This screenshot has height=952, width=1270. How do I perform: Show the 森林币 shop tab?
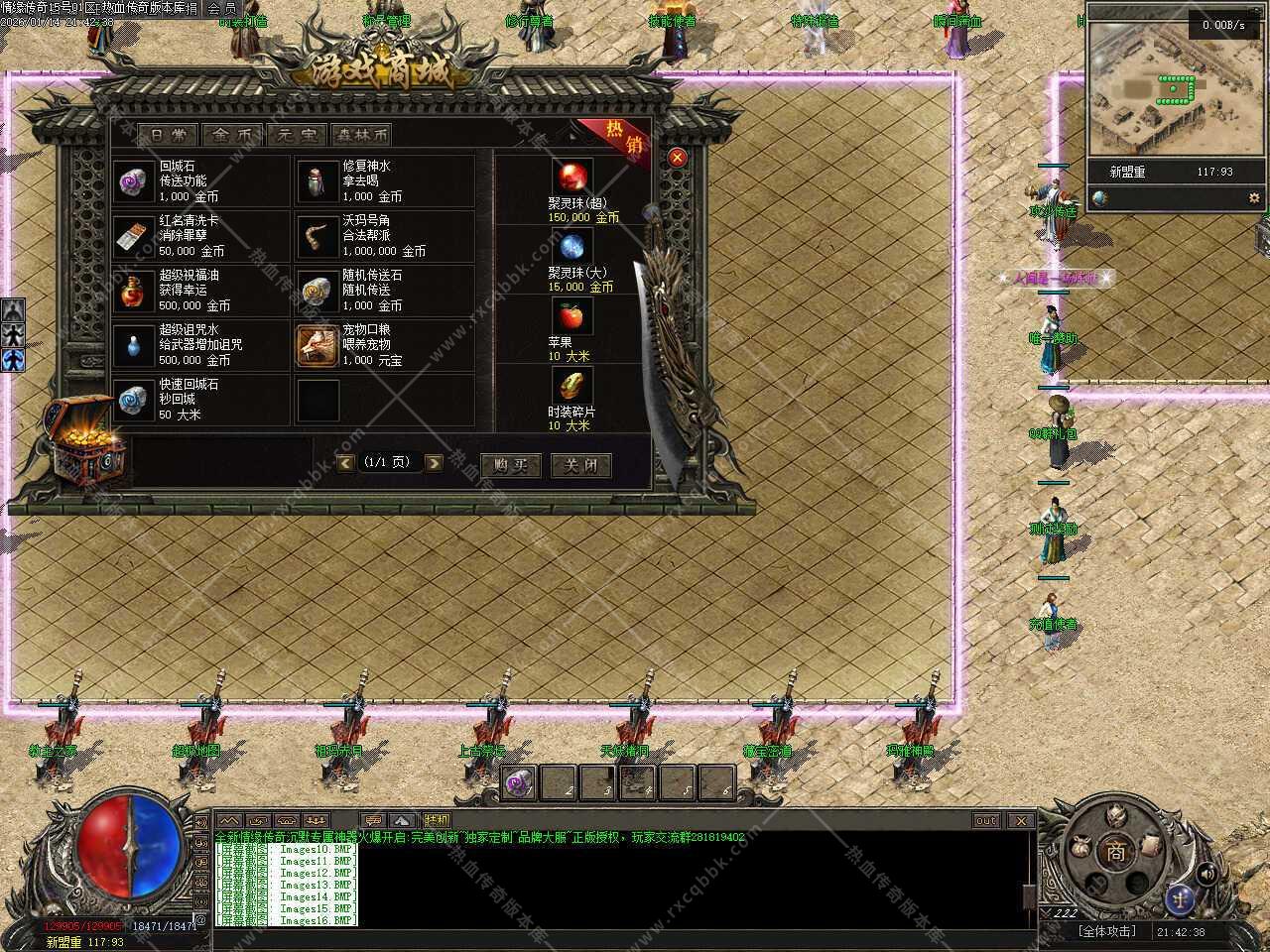click(x=361, y=135)
